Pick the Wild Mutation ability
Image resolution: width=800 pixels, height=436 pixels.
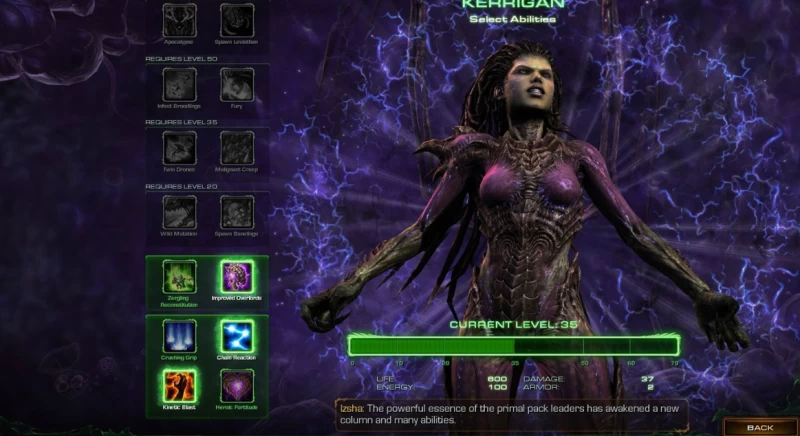click(180, 212)
